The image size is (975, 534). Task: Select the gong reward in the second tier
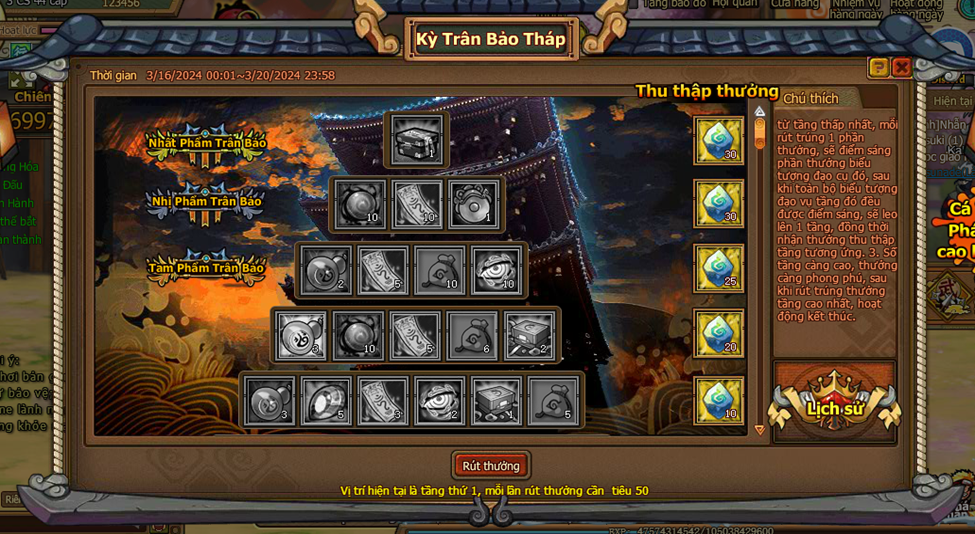click(x=473, y=204)
